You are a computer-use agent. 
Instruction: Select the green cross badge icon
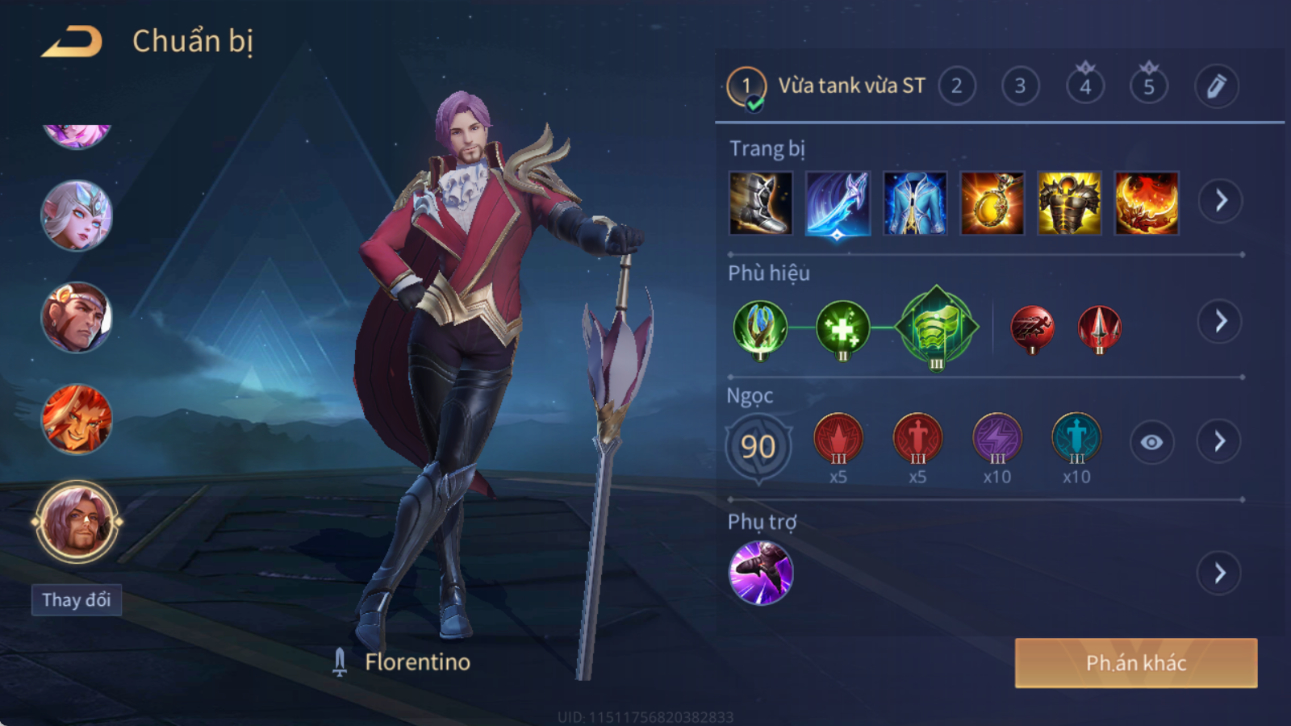(x=842, y=327)
